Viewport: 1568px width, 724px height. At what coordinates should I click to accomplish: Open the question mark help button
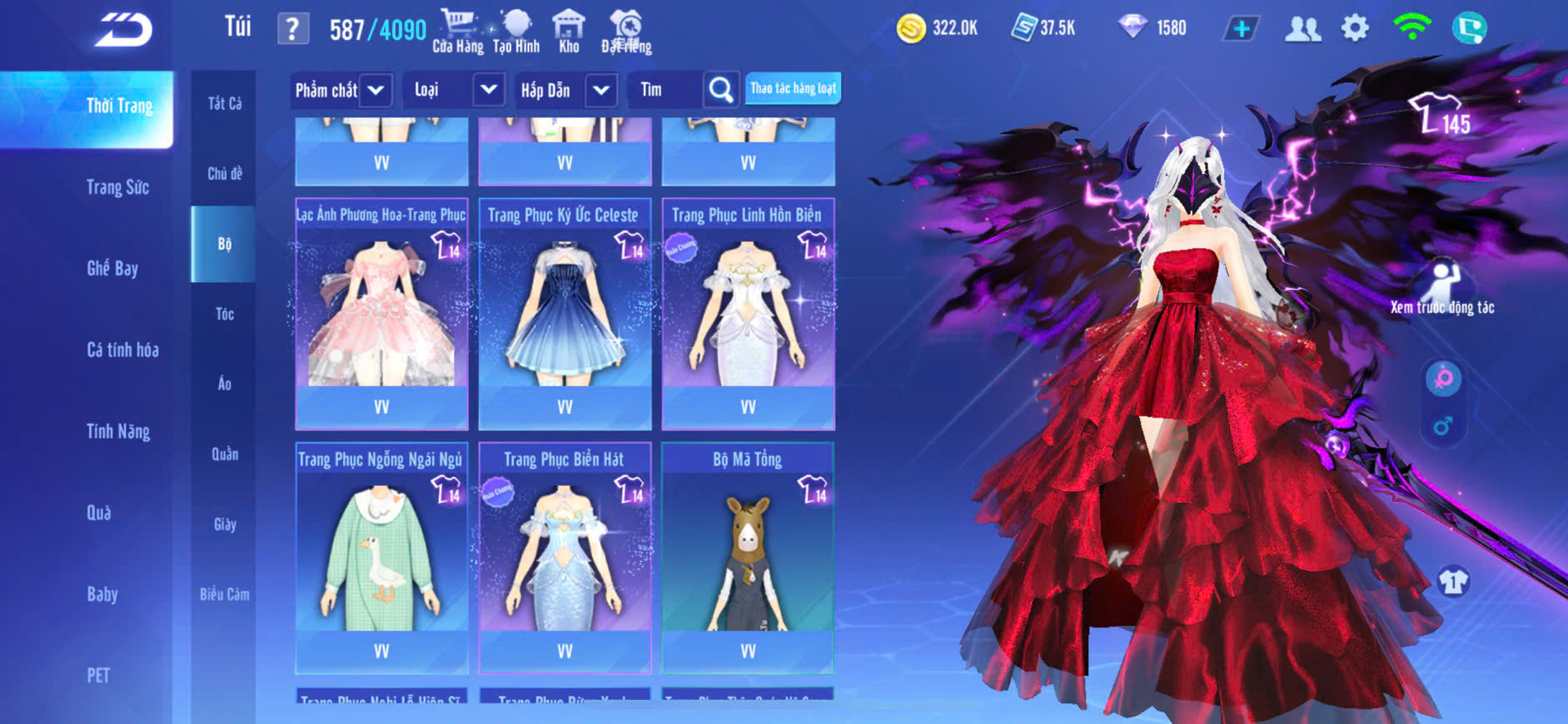pyautogui.click(x=291, y=29)
